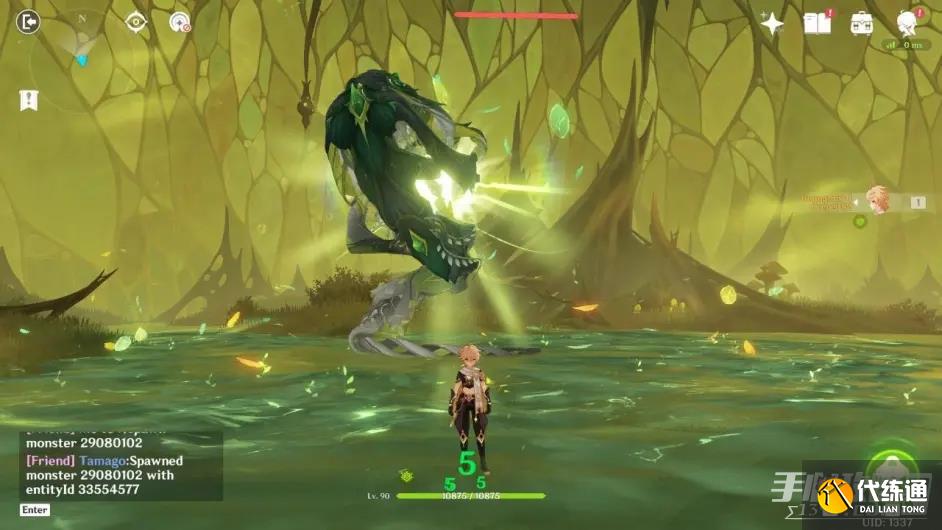The width and height of the screenshot is (942, 530).
Task: Click the Enter chat button
Action: coord(34,510)
